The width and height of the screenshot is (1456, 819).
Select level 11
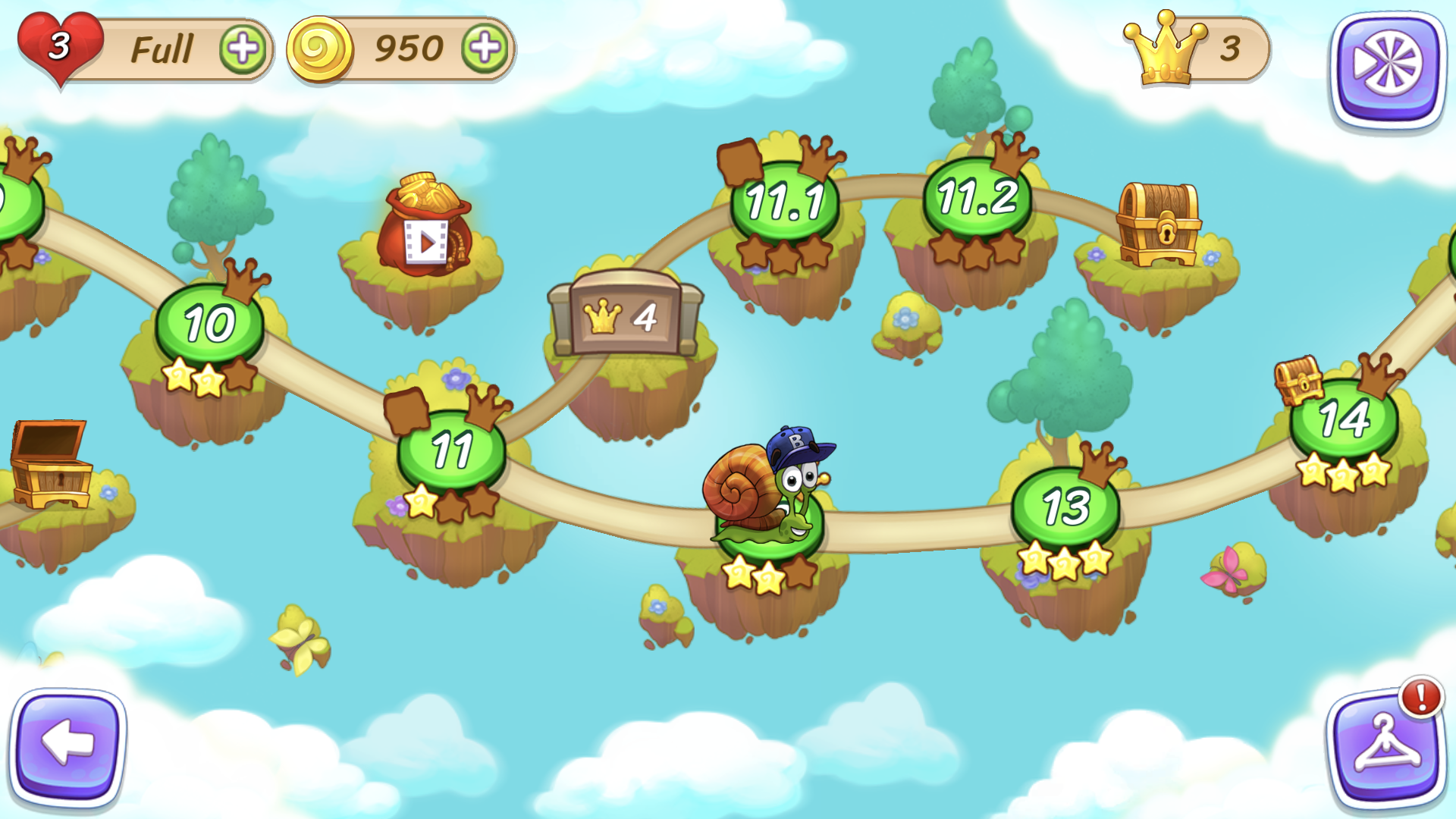click(452, 449)
